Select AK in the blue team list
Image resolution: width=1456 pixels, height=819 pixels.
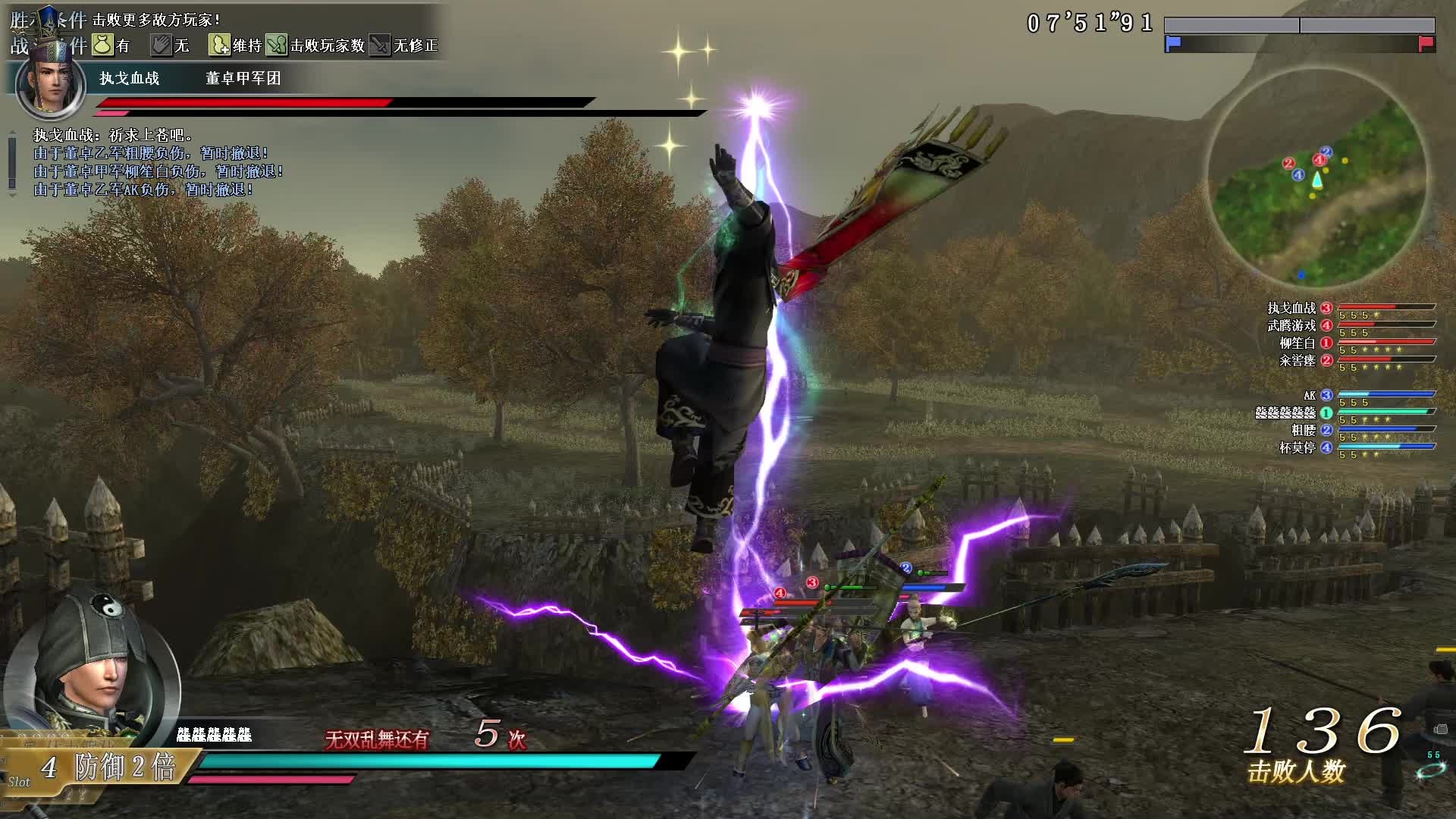tap(1310, 395)
